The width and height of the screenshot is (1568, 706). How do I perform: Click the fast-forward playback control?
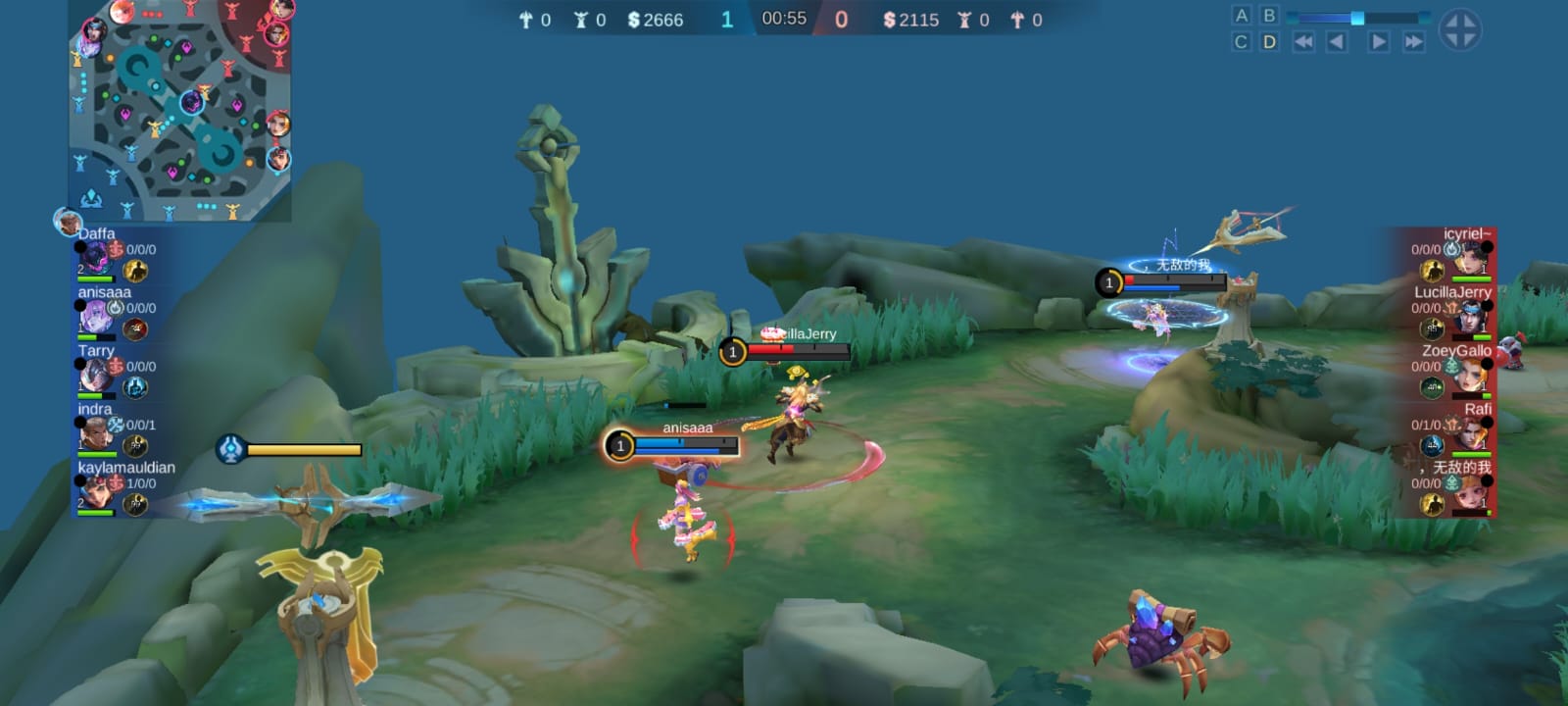click(x=1411, y=41)
